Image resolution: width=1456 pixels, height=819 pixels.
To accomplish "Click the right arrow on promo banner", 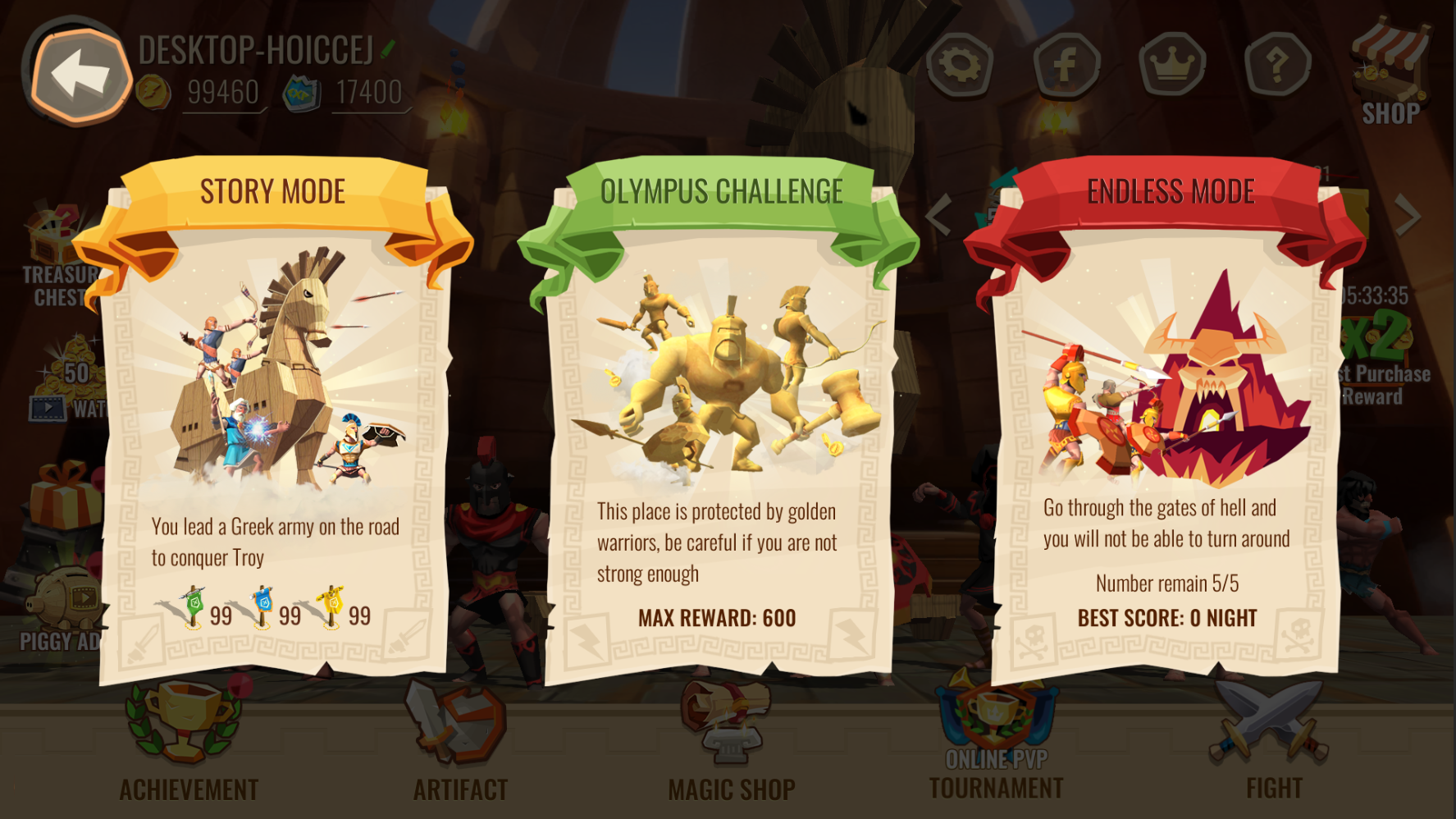I will (x=1408, y=216).
